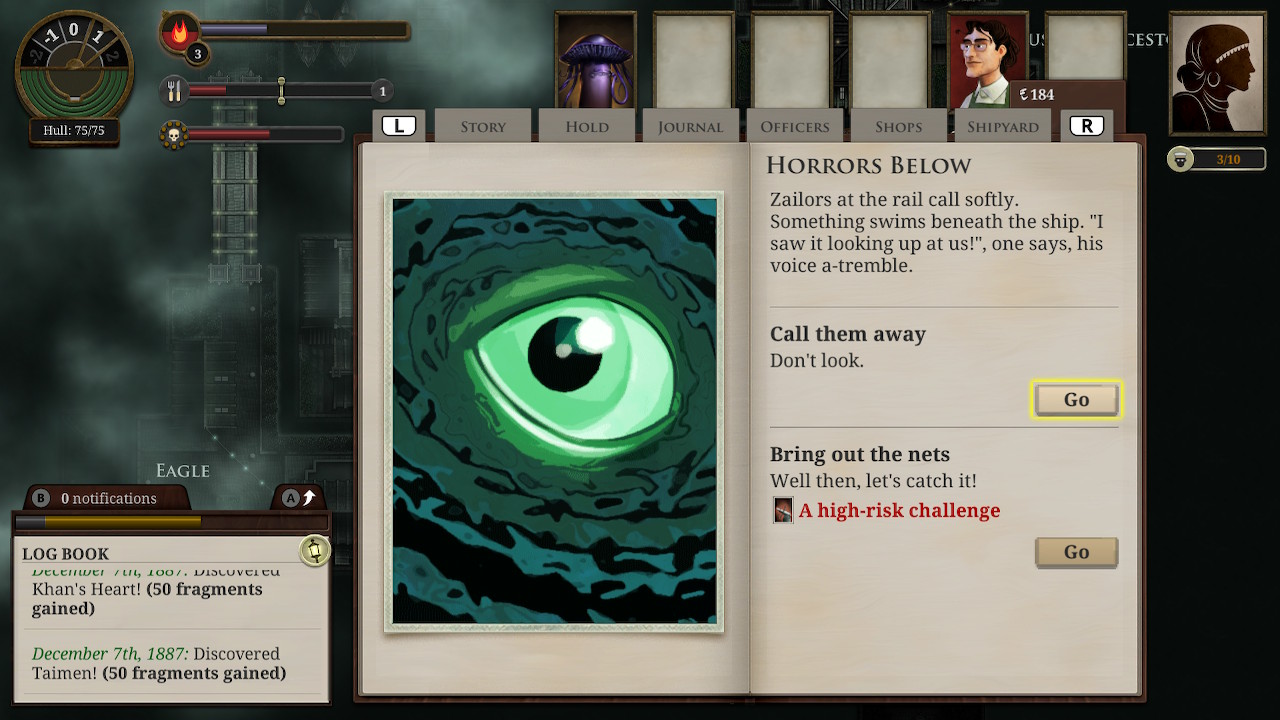Open the Hold tab
This screenshot has height=720, width=1280.
pos(587,127)
